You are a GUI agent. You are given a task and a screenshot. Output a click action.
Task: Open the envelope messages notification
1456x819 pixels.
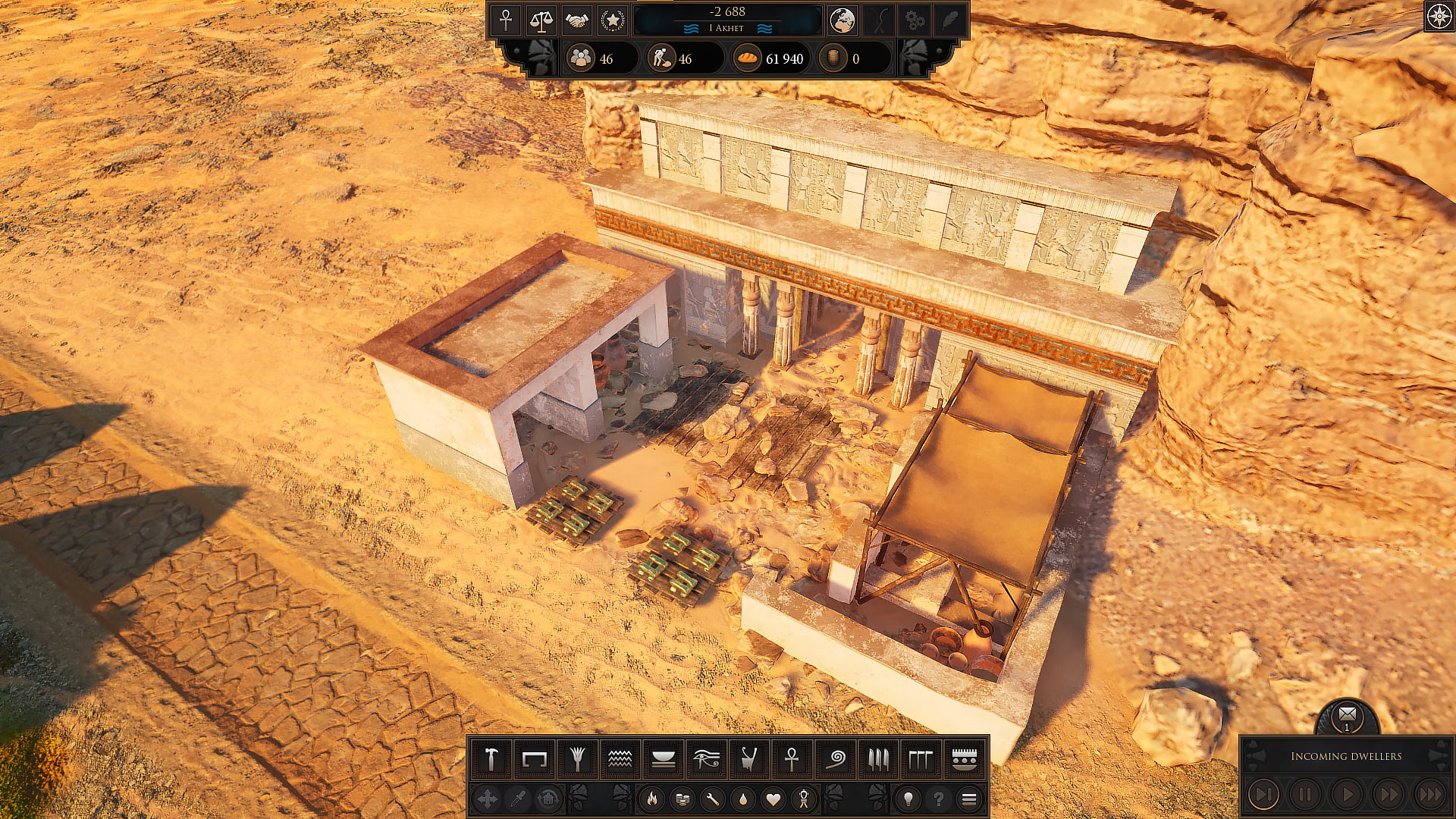click(1347, 714)
